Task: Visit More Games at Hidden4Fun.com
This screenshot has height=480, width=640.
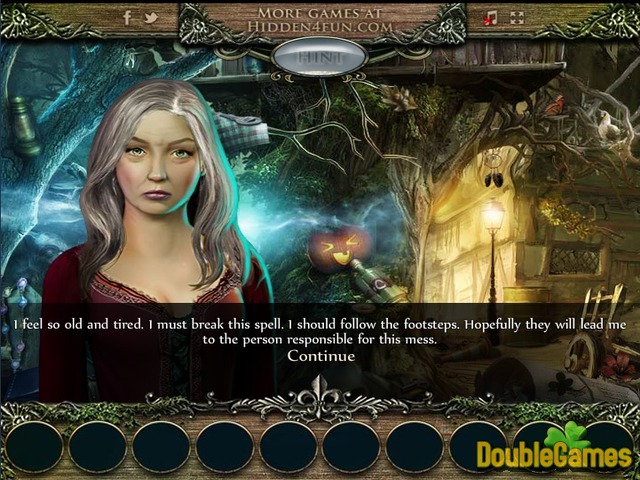Action: [320, 18]
